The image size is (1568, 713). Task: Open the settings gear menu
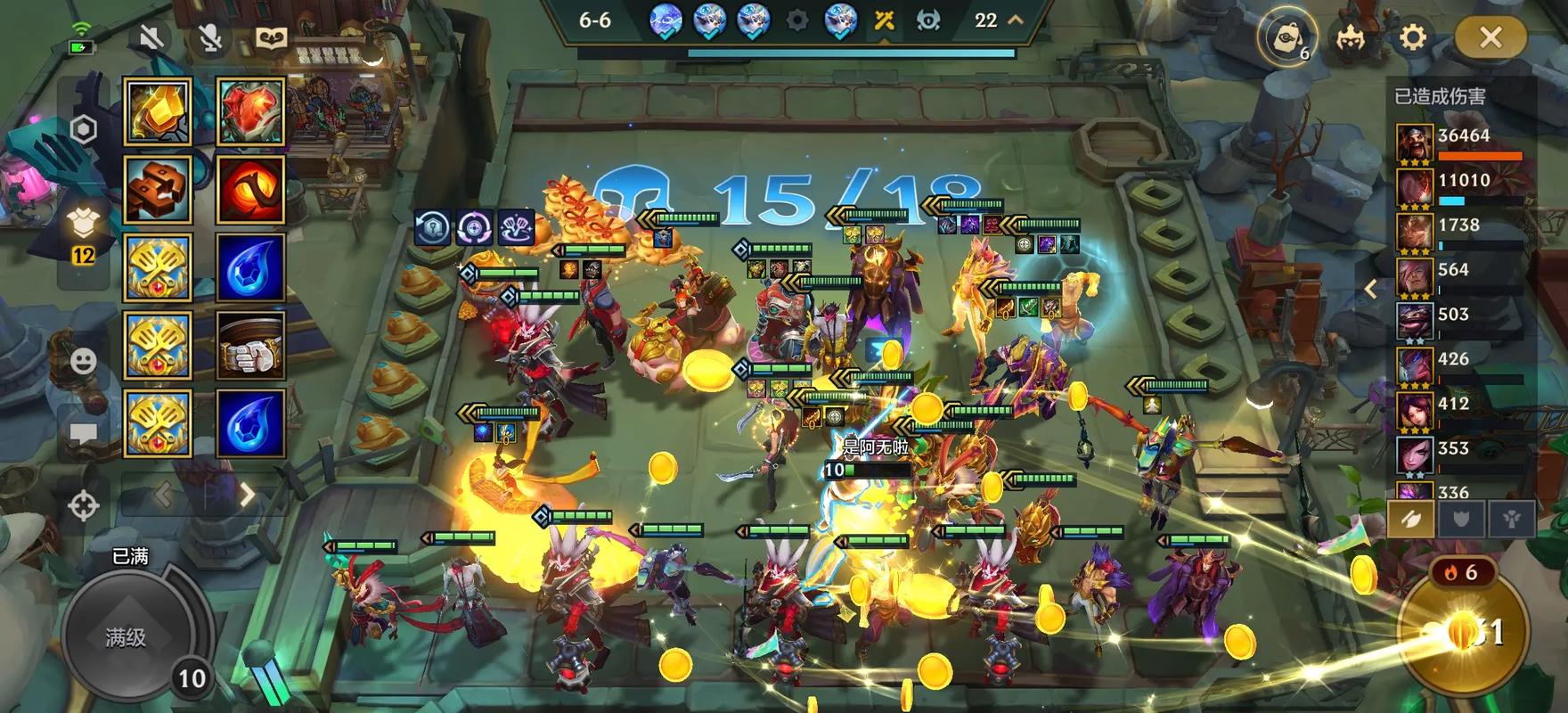coord(1413,37)
